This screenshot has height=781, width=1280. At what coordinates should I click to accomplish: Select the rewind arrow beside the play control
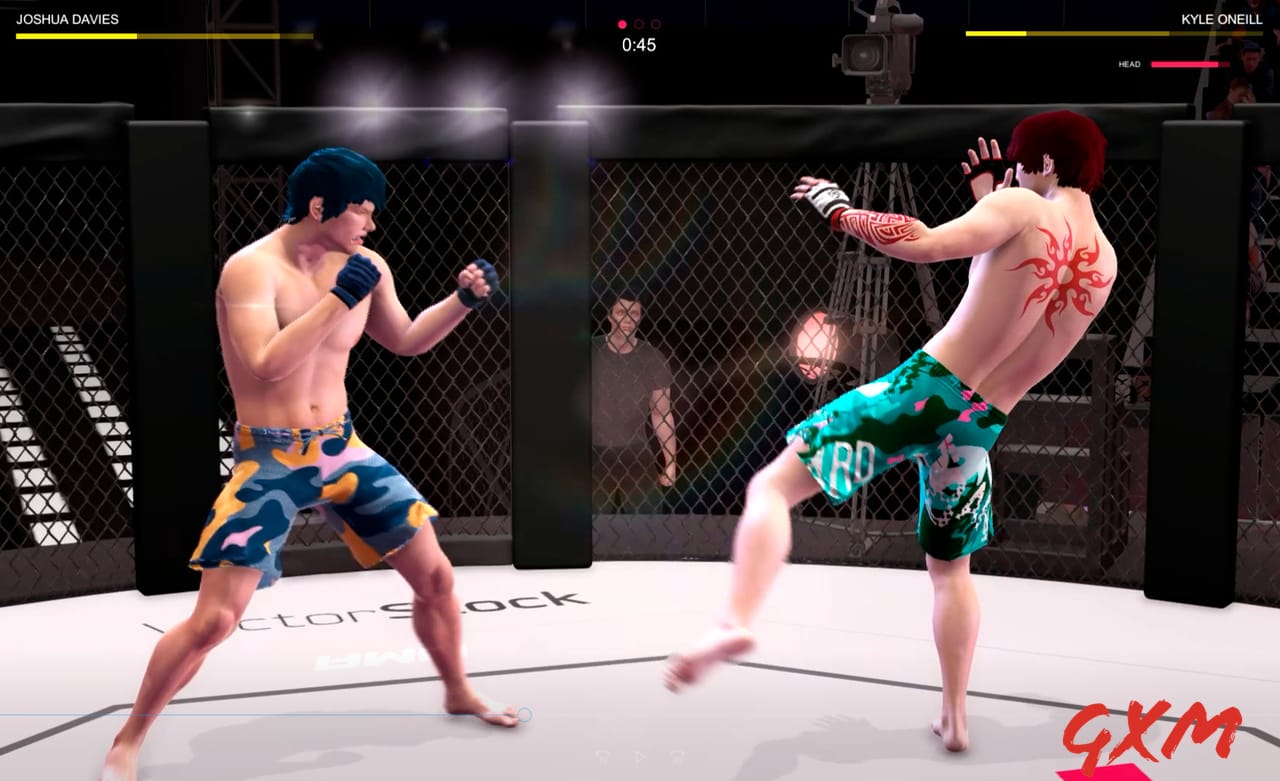pyautogui.click(x=602, y=757)
